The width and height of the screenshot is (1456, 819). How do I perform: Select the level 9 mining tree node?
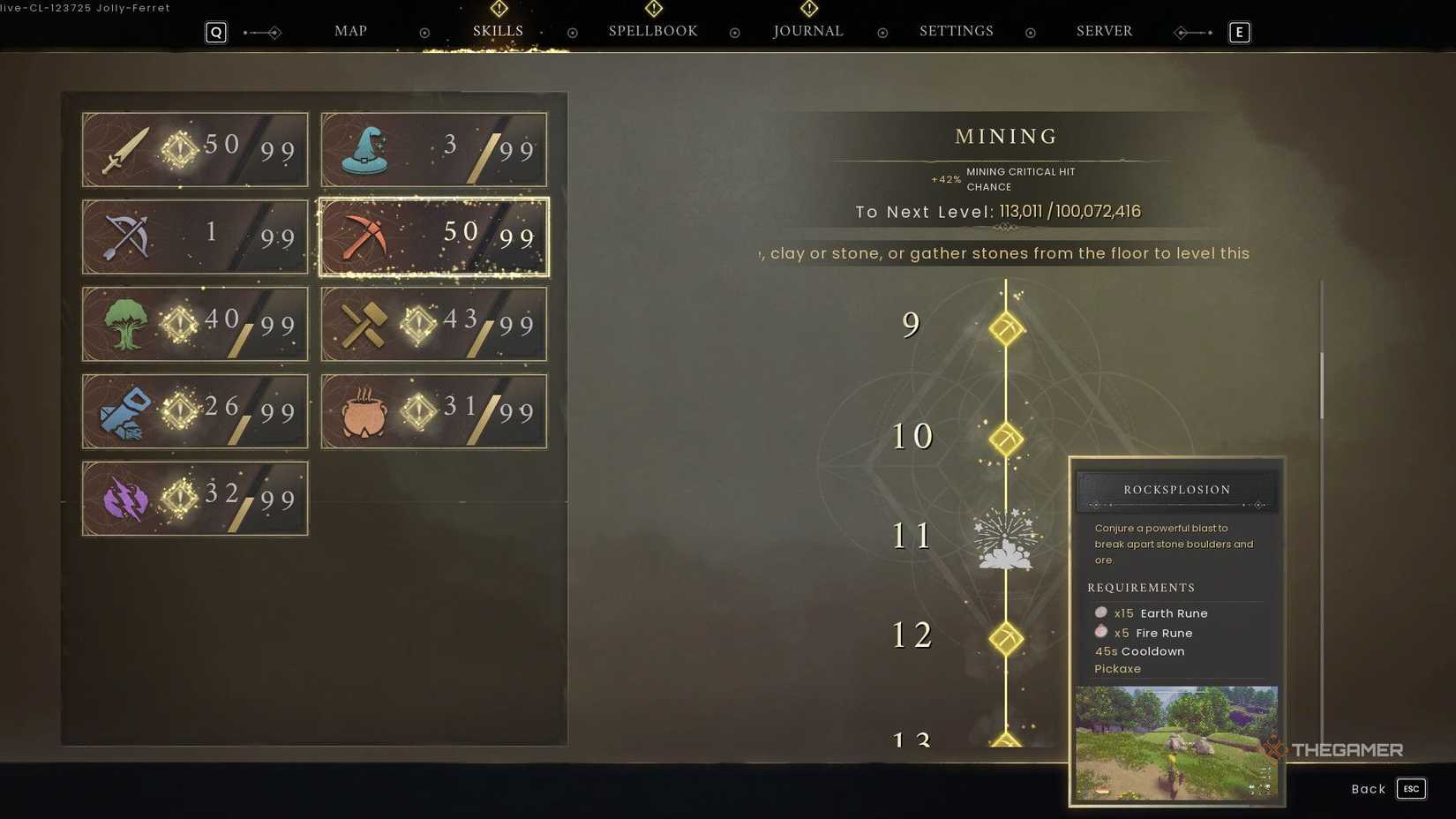(1006, 328)
